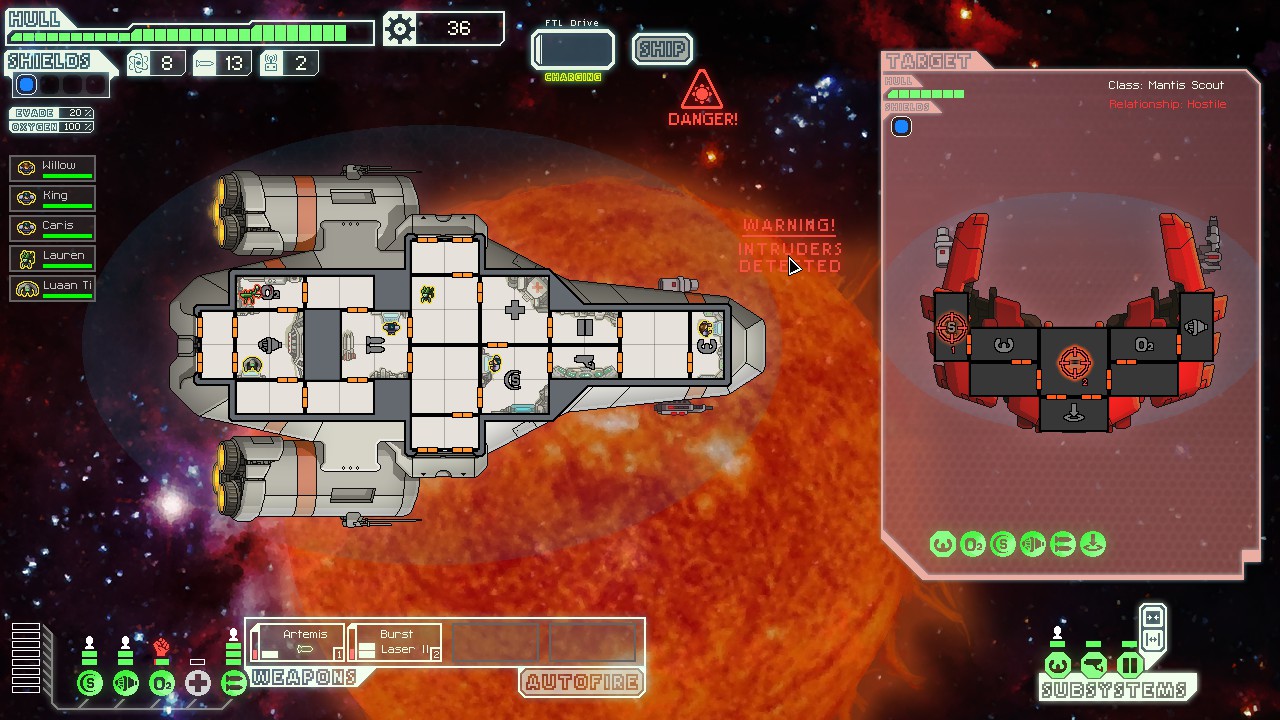This screenshot has height=720, width=1280.
Task: Power the oxygen system icon
Action: pyautogui.click(x=162, y=684)
